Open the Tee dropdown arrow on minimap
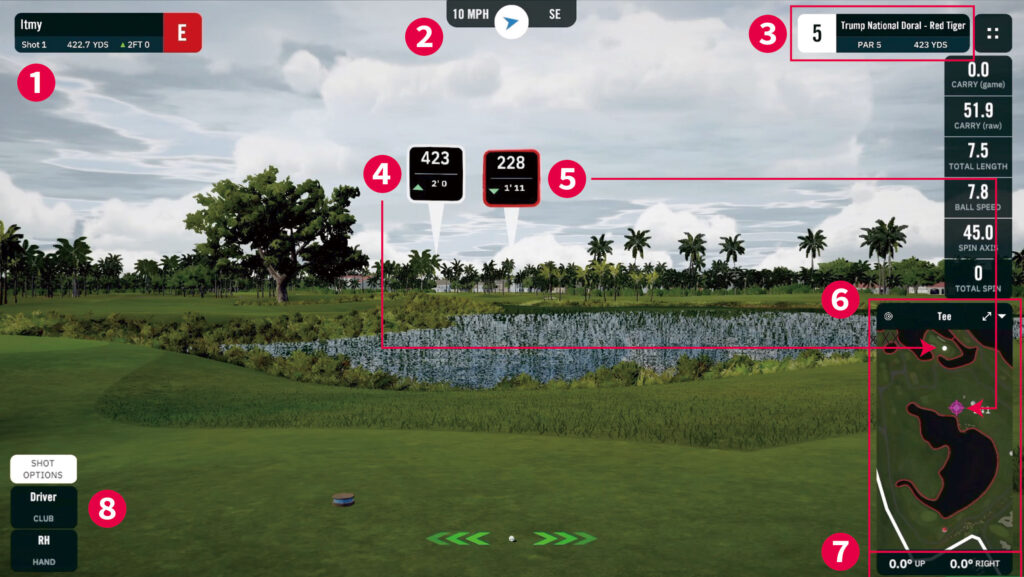This screenshot has height=577, width=1024. 1003,315
